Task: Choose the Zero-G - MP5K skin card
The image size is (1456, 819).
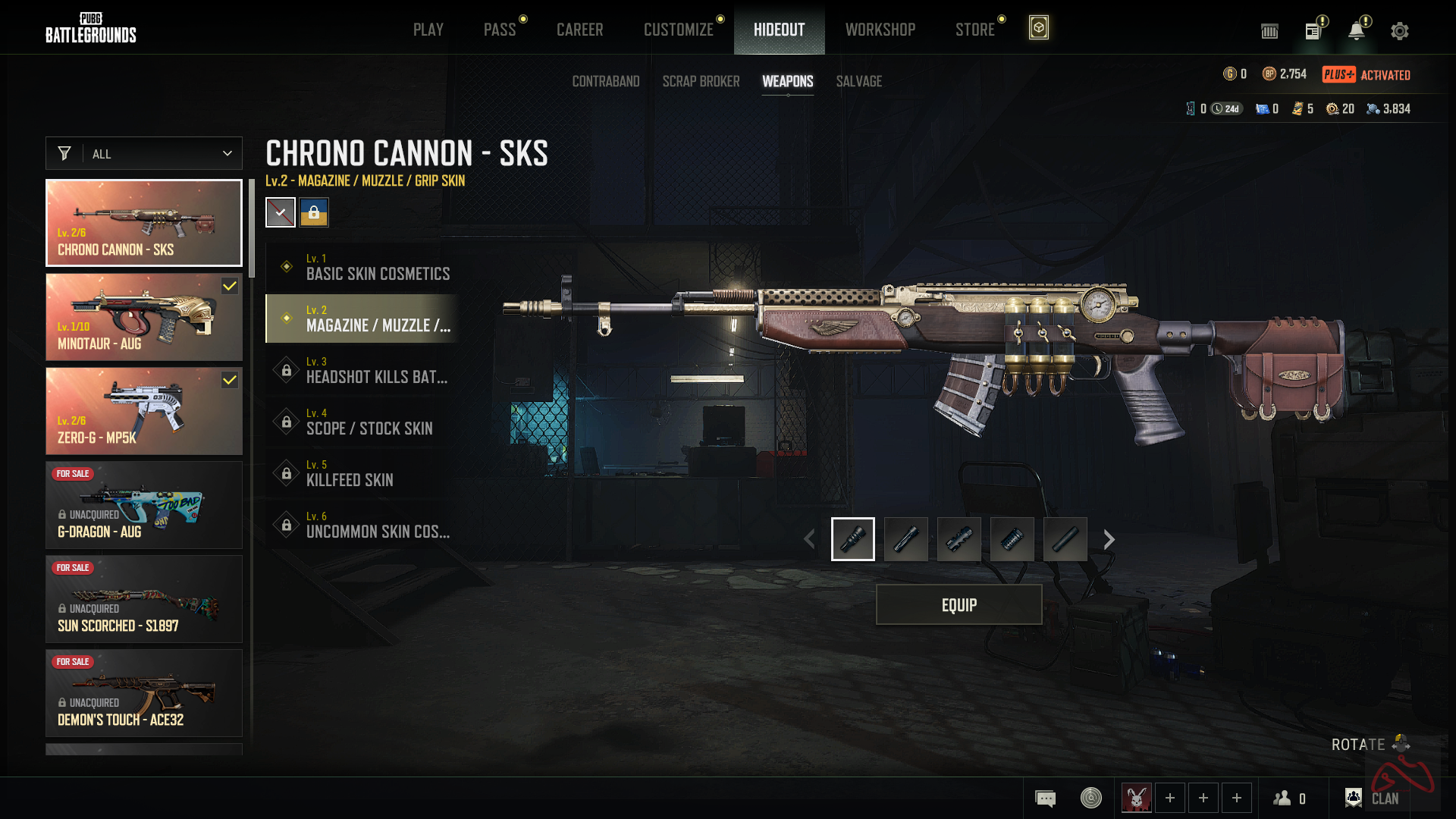Action: 144,411
